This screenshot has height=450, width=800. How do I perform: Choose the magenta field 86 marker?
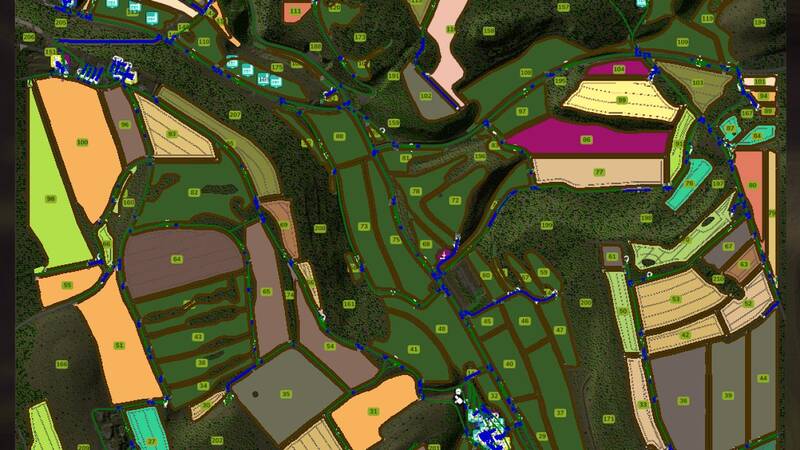pos(586,140)
